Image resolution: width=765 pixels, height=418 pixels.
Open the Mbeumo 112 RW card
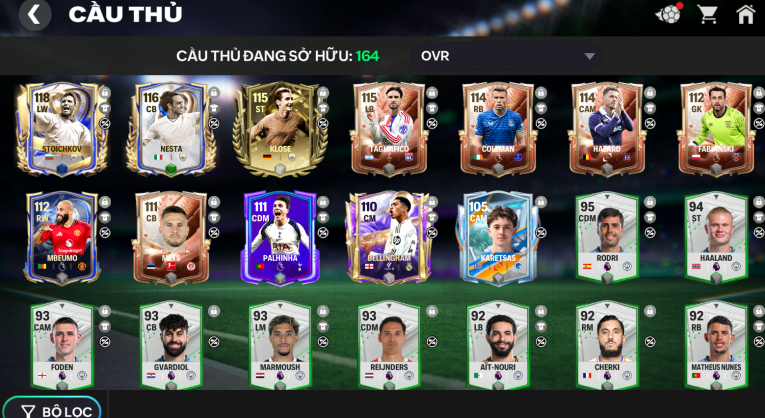59,236
